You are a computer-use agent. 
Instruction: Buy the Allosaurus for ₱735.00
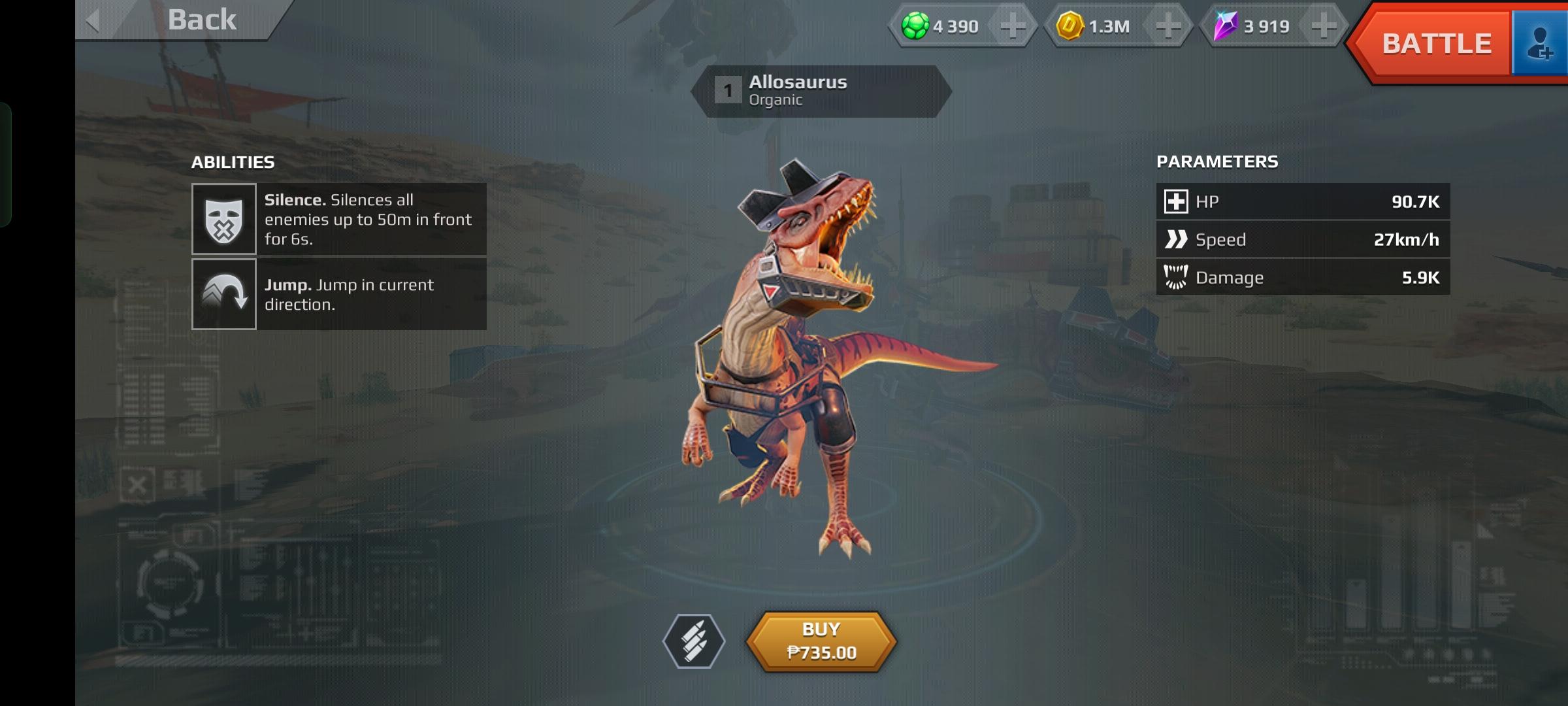(x=821, y=641)
